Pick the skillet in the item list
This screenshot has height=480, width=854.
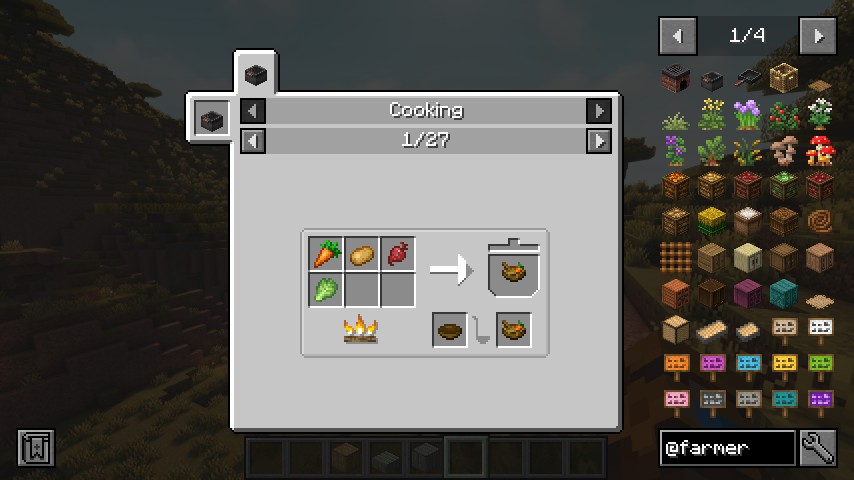point(748,78)
